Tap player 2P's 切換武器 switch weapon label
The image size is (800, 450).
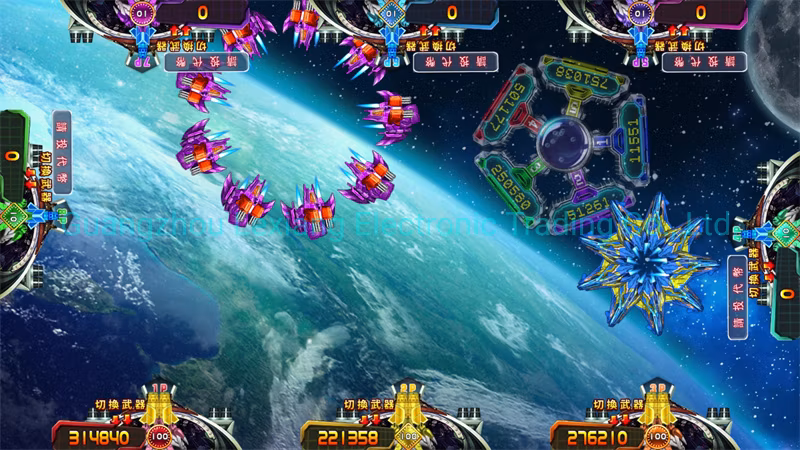click(370, 404)
